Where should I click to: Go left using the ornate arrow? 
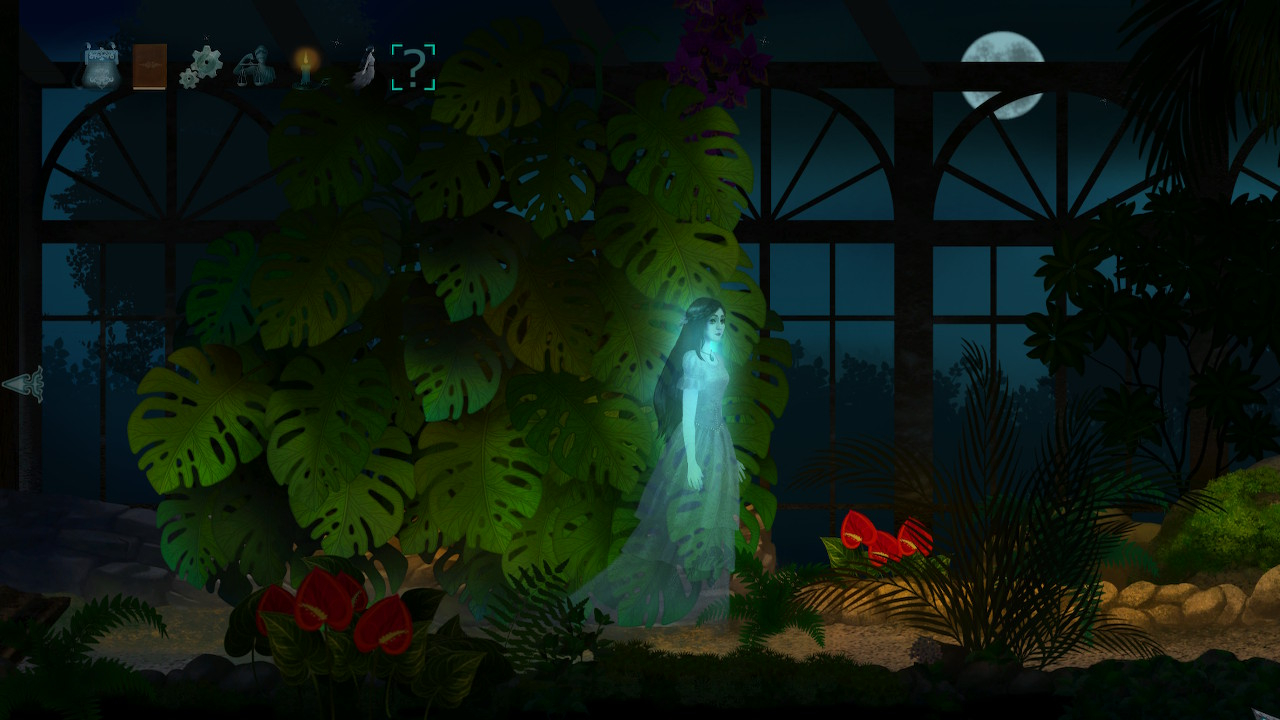pos(24,384)
